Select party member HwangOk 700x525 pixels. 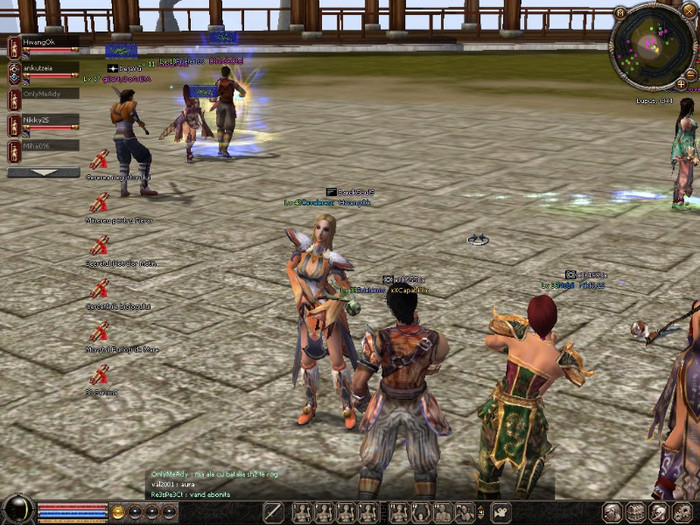(x=45, y=42)
